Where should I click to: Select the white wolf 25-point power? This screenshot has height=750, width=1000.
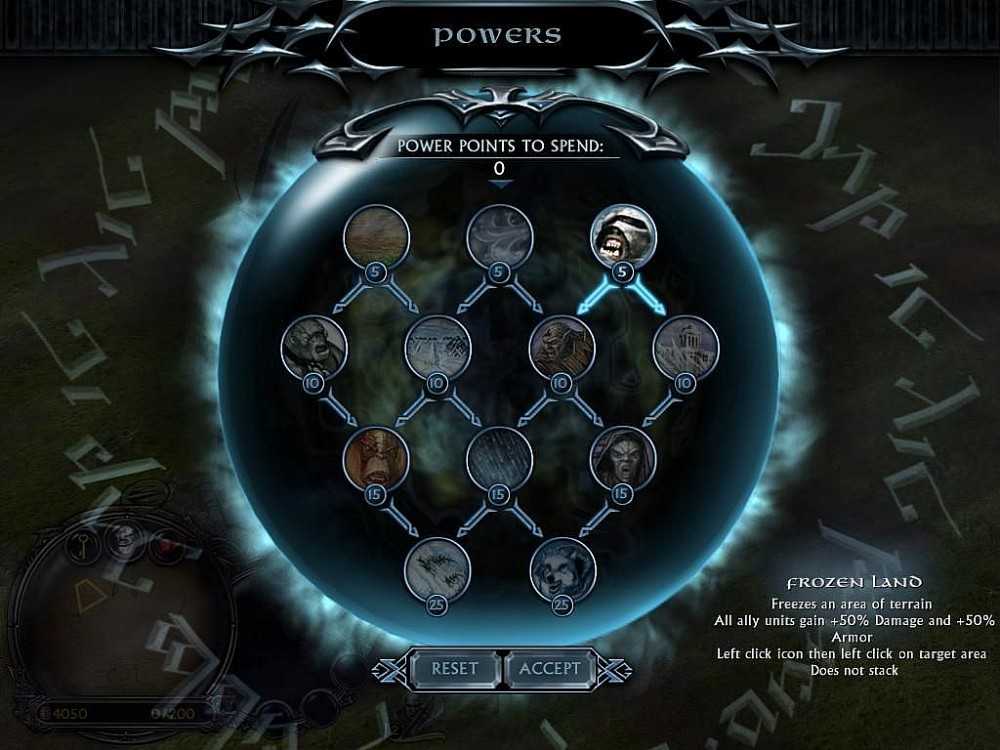[562, 570]
